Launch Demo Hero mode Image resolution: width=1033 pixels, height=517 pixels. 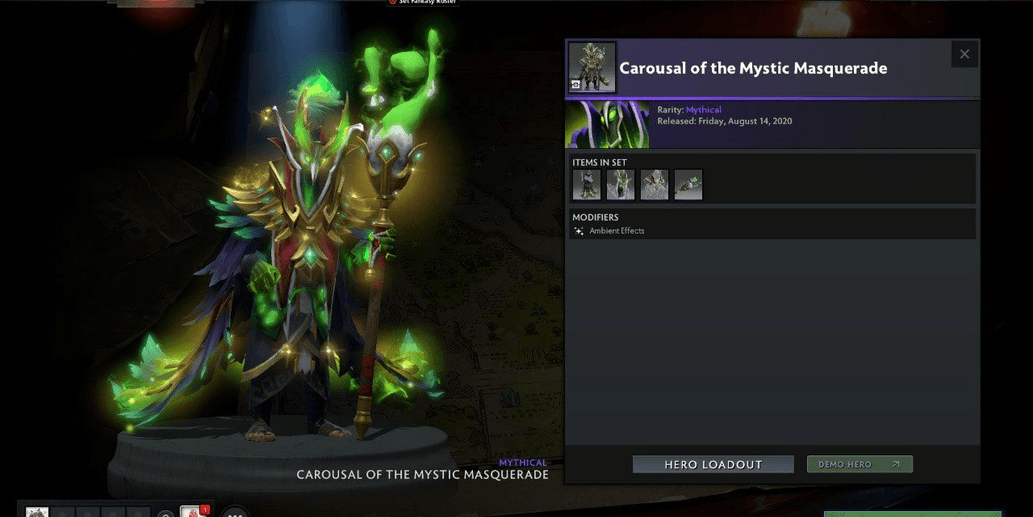[x=859, y=465]
